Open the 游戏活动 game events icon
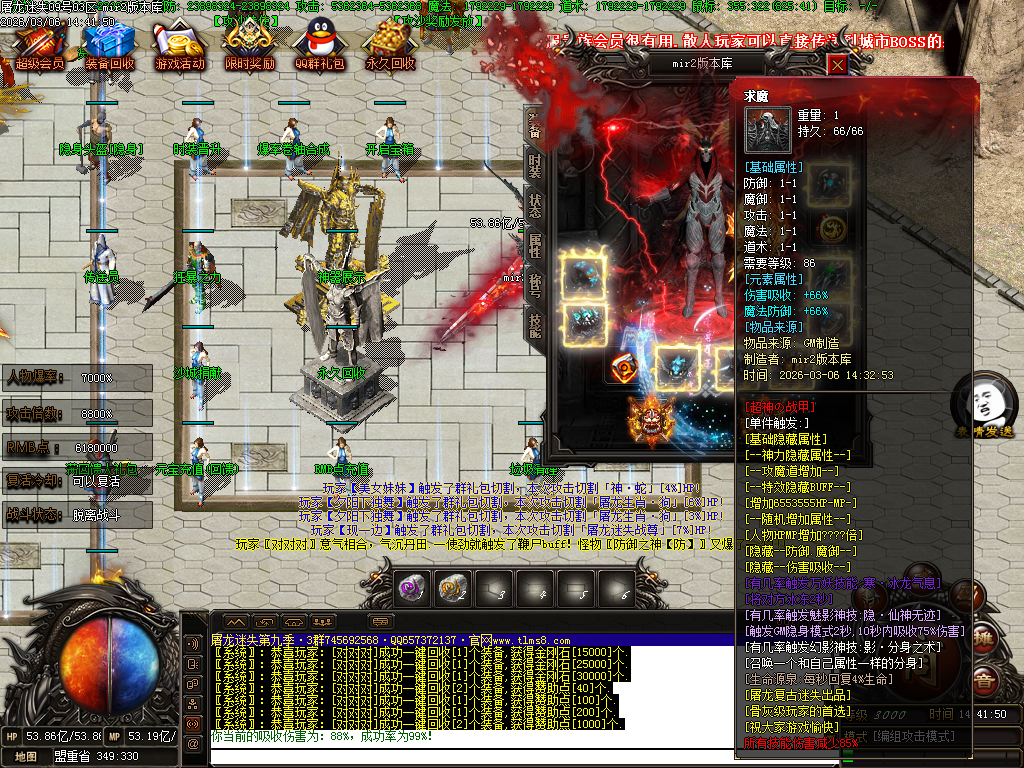This screenshot has width=1024, height=768. click(179, 46)
